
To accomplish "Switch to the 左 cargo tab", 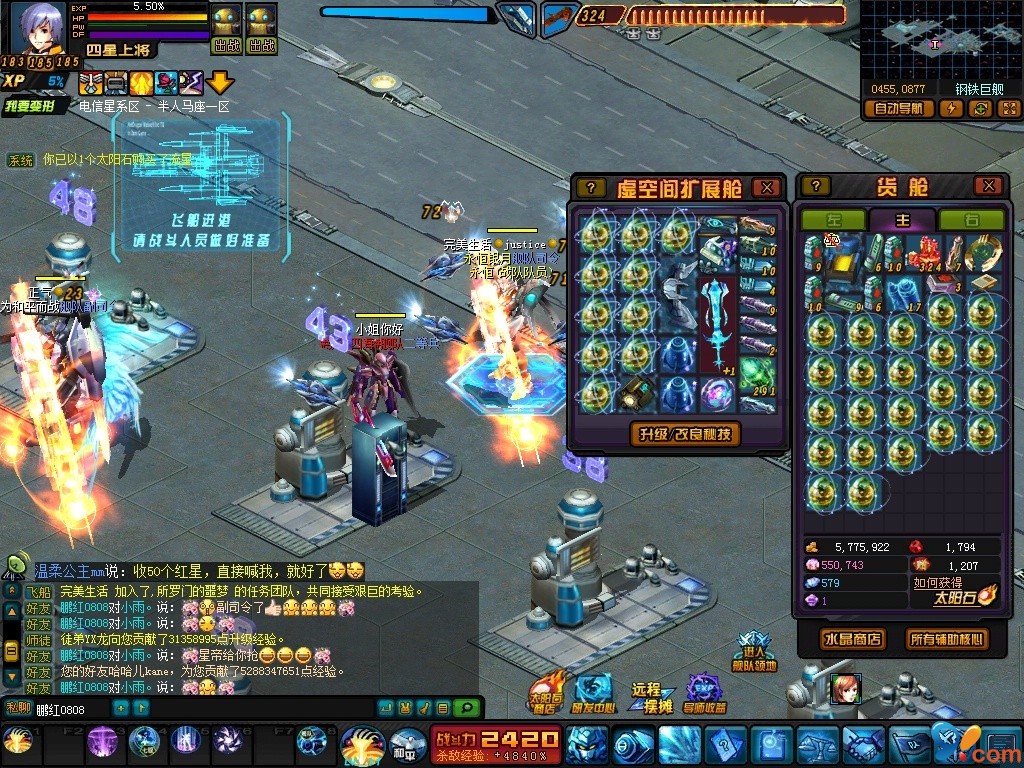I will [834, 220].
